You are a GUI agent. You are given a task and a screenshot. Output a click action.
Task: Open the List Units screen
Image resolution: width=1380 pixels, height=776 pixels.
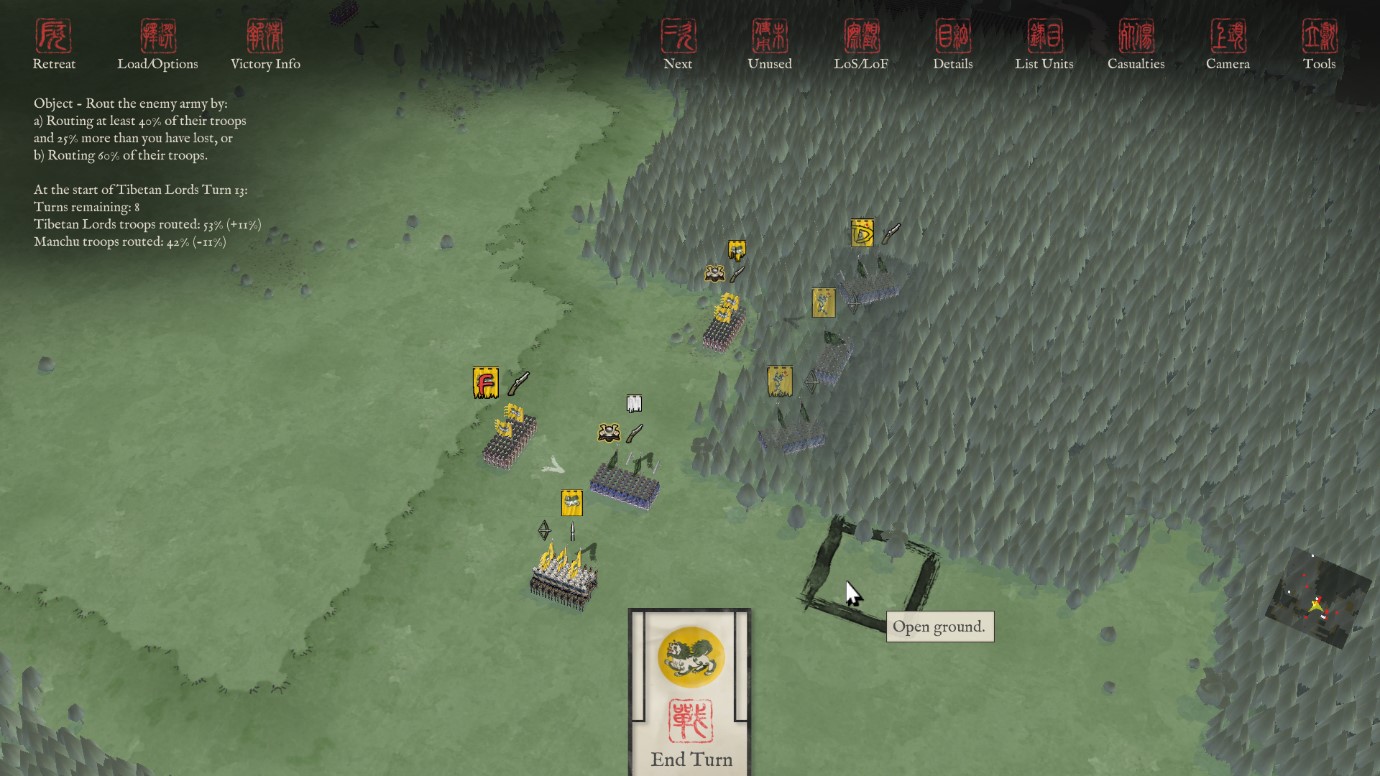1044,45
